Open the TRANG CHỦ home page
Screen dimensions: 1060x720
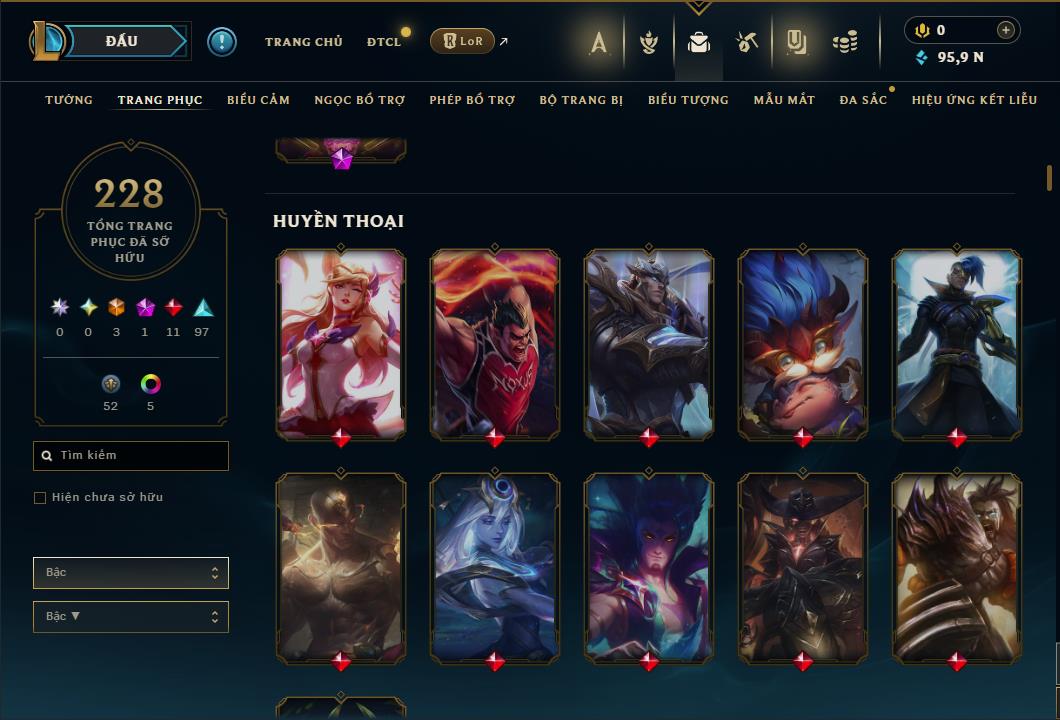point(303,42)
